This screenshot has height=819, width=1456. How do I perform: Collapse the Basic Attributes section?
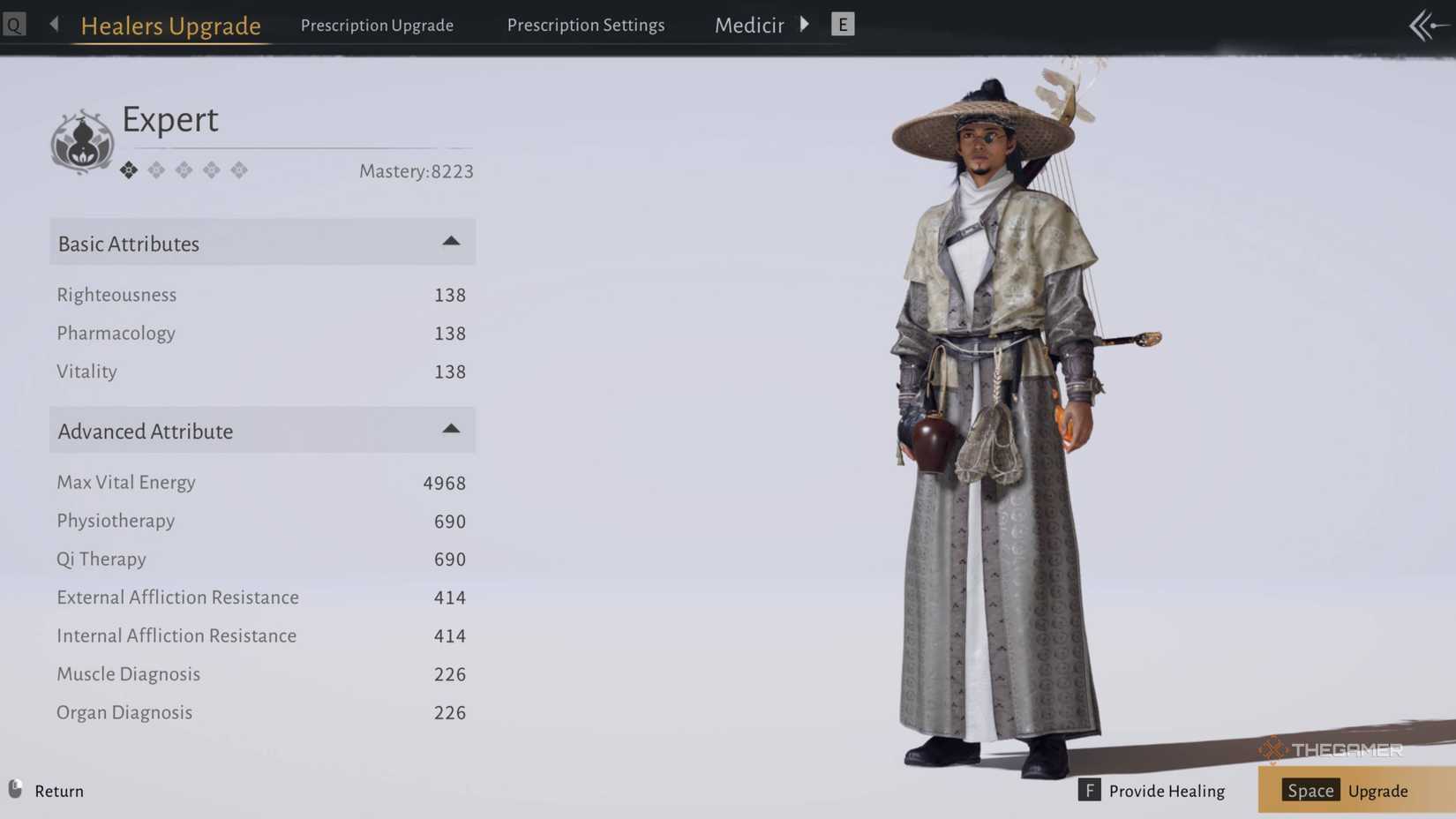click(x=451, y=241)
